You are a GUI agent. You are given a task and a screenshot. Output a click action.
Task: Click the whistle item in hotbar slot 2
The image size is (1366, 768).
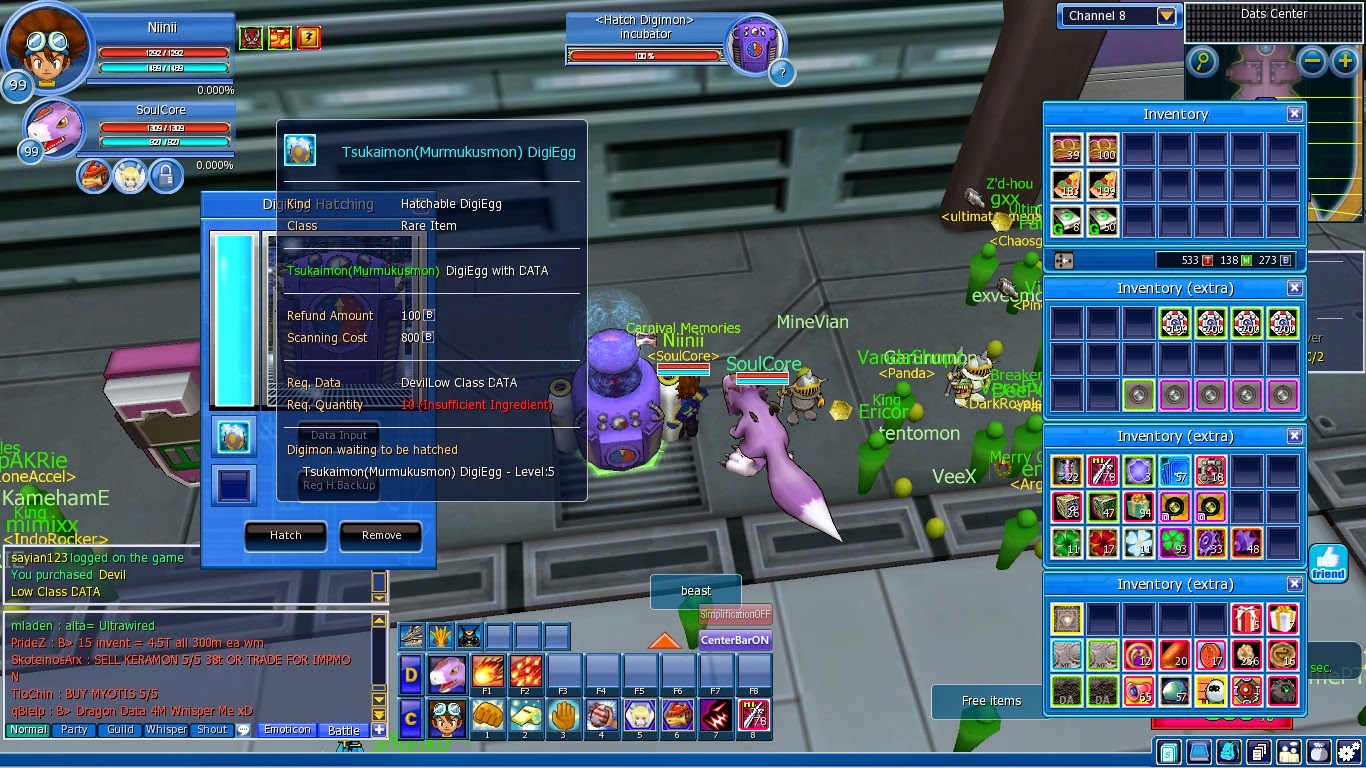pyautogui.click(x=525, y=716)
